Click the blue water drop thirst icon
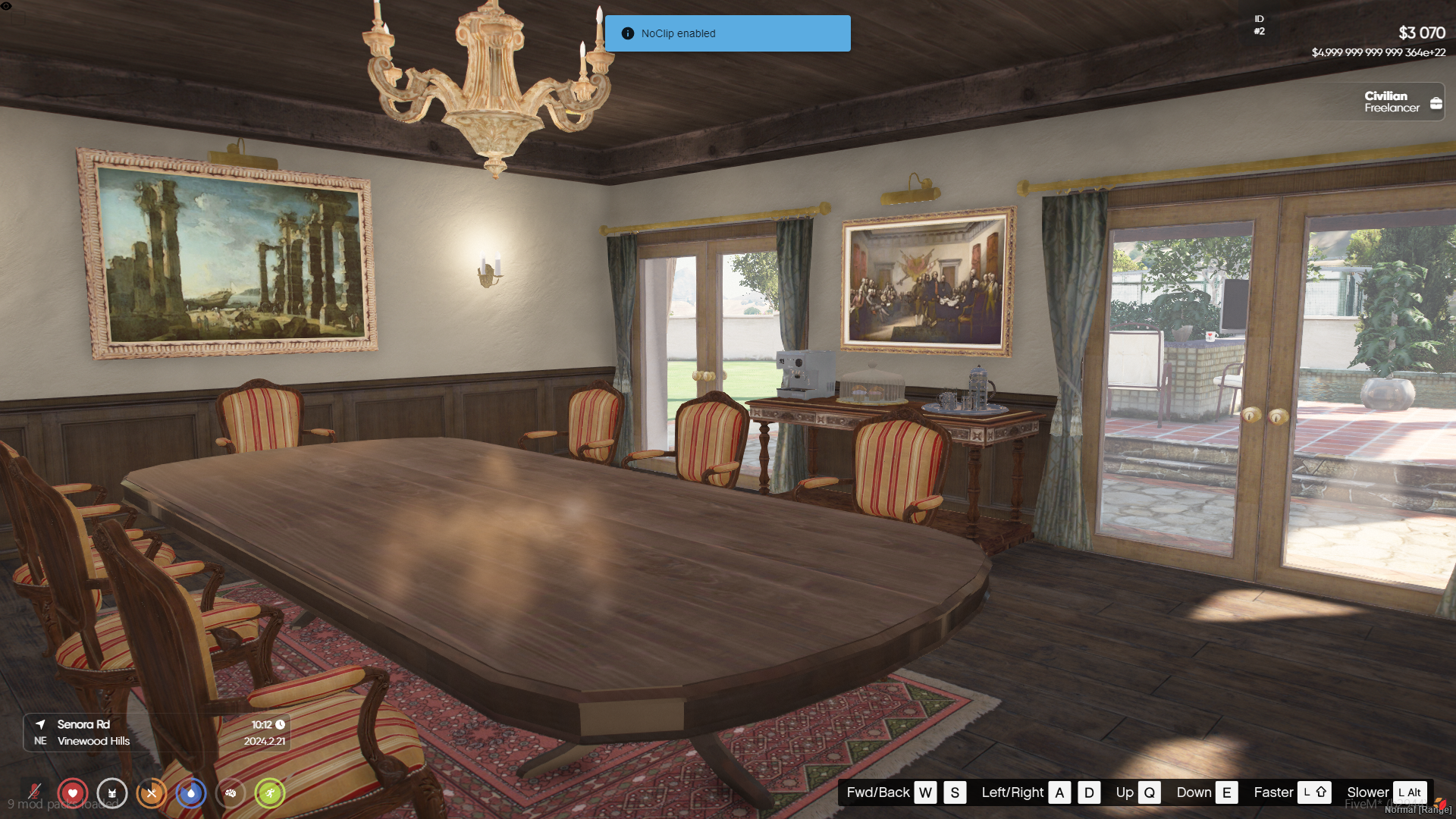This screenshot has height=819, width=1456. 191,793
